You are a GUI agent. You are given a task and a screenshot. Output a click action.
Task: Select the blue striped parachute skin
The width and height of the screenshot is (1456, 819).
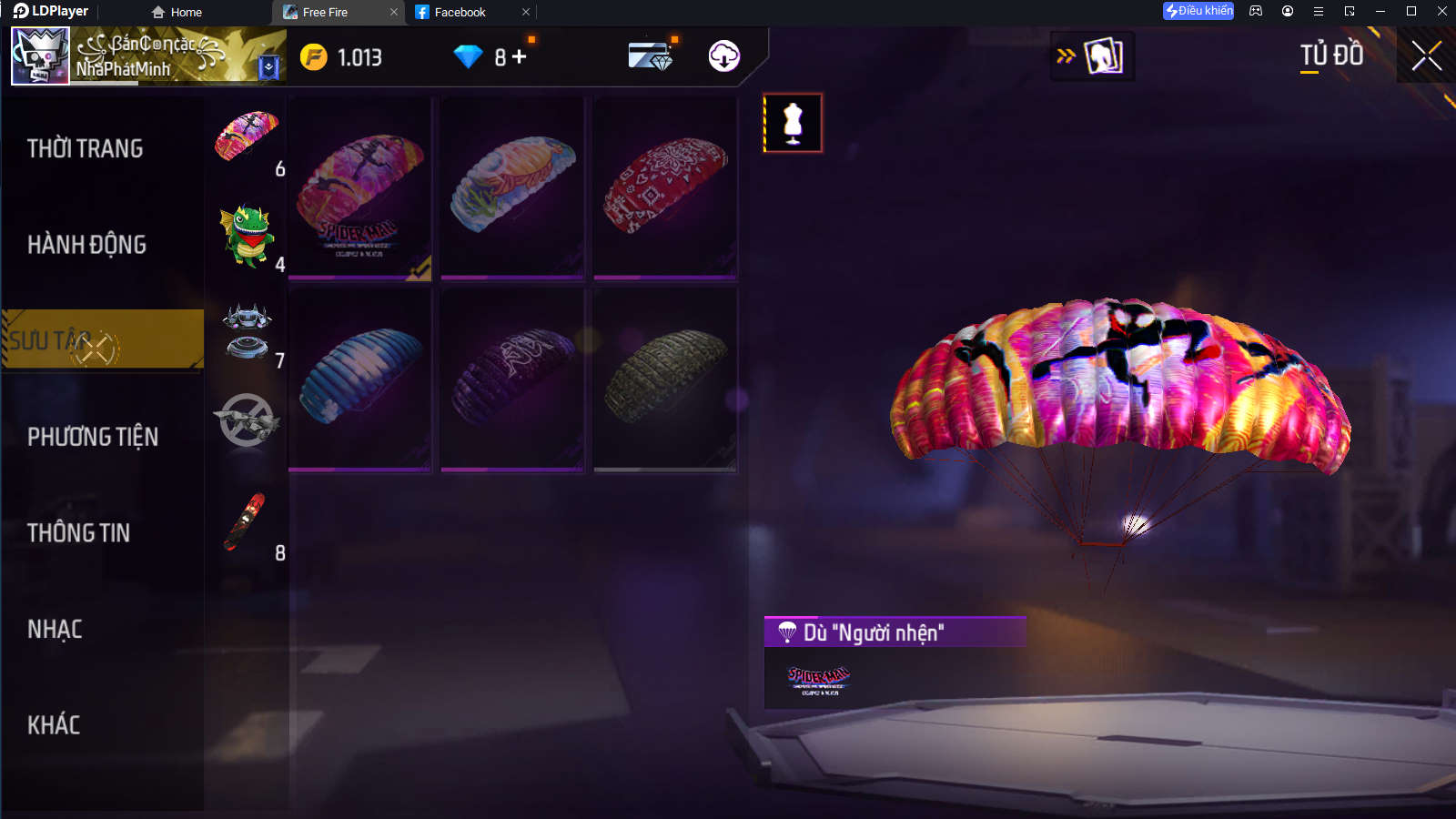[360, 379]
